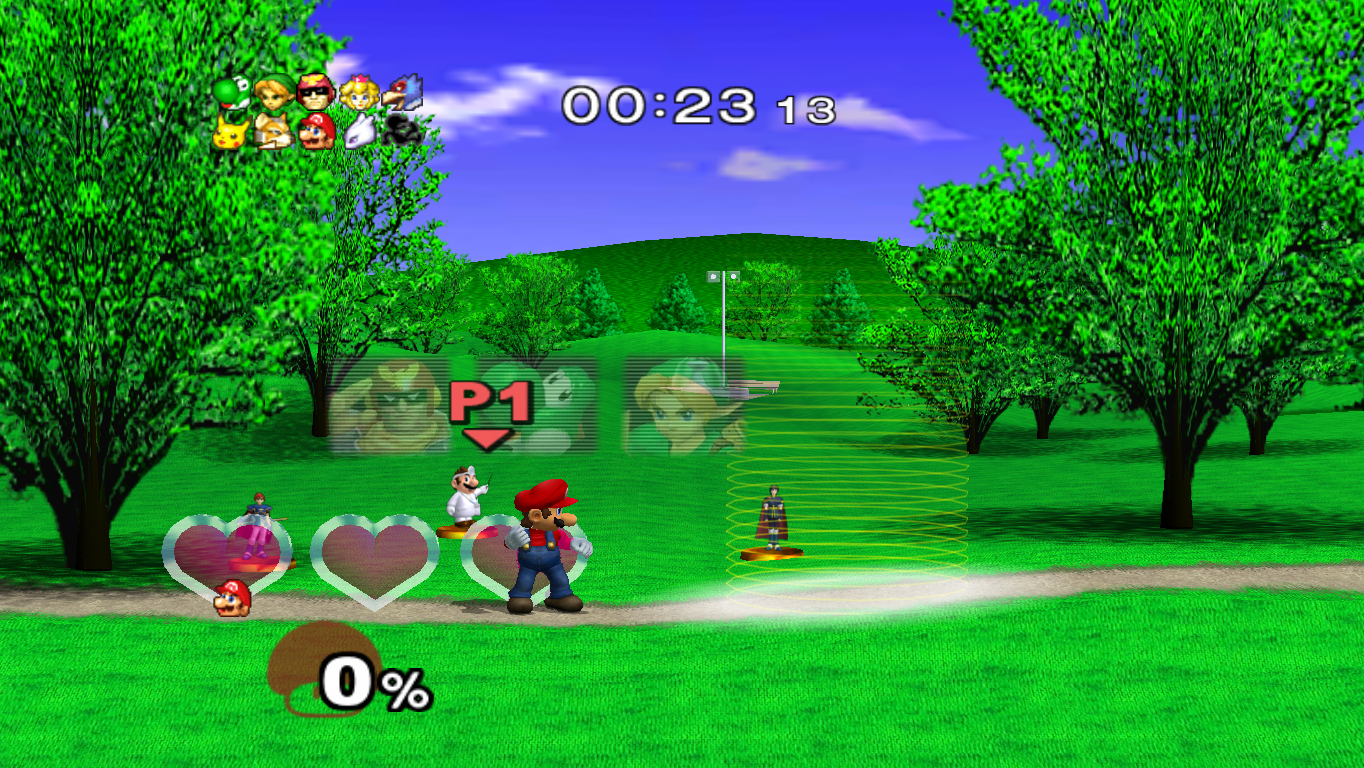
Task: Click Link's small head icon in the roster
Action: (273, 95)
